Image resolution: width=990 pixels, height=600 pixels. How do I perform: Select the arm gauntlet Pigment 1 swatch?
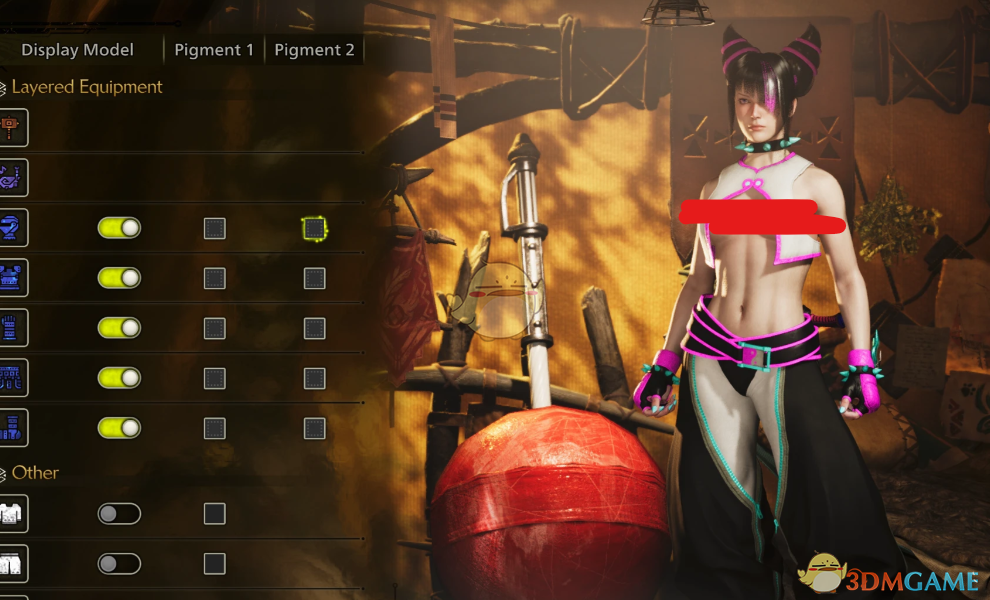(214, 329)
